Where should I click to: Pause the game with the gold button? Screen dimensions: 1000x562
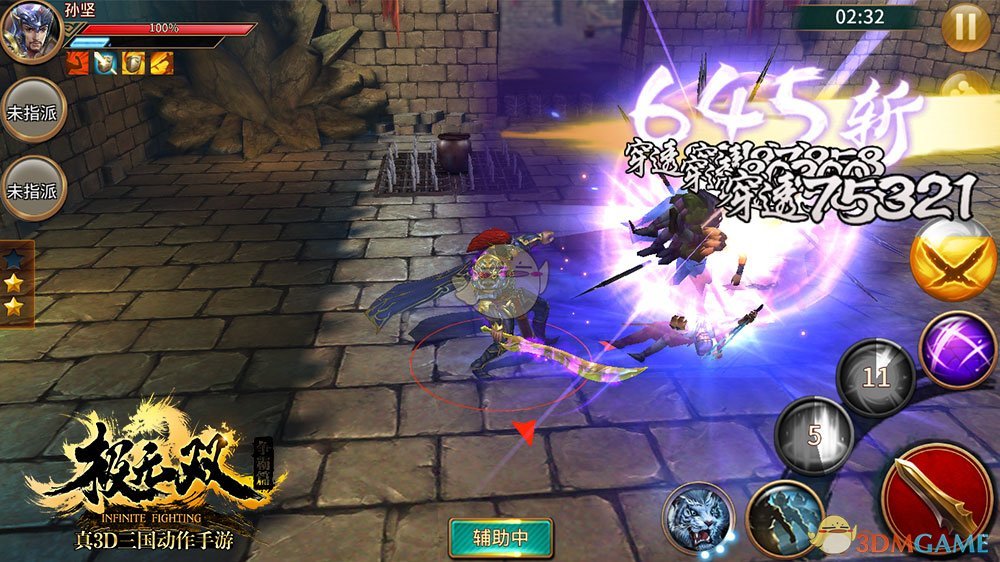click(965, 27)
